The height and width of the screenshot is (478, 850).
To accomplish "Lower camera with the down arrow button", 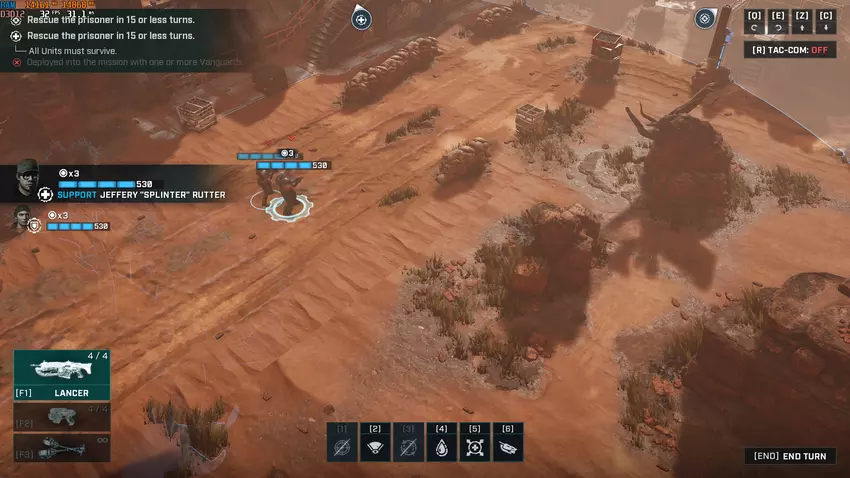I will pyautogui.click(x=826, y=21).
